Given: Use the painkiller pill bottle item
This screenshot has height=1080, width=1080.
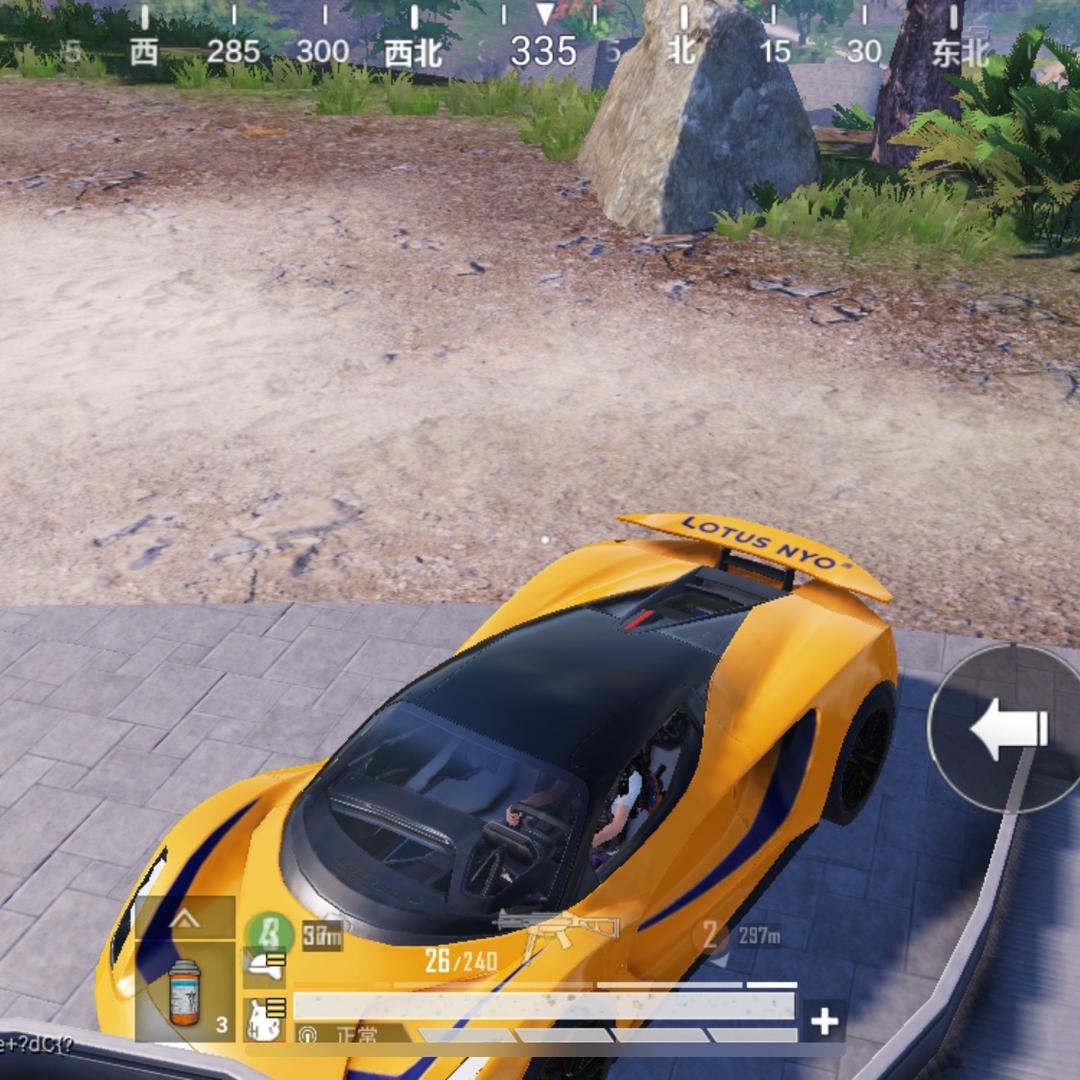Looking at the screenshot, I should [185, 992].
